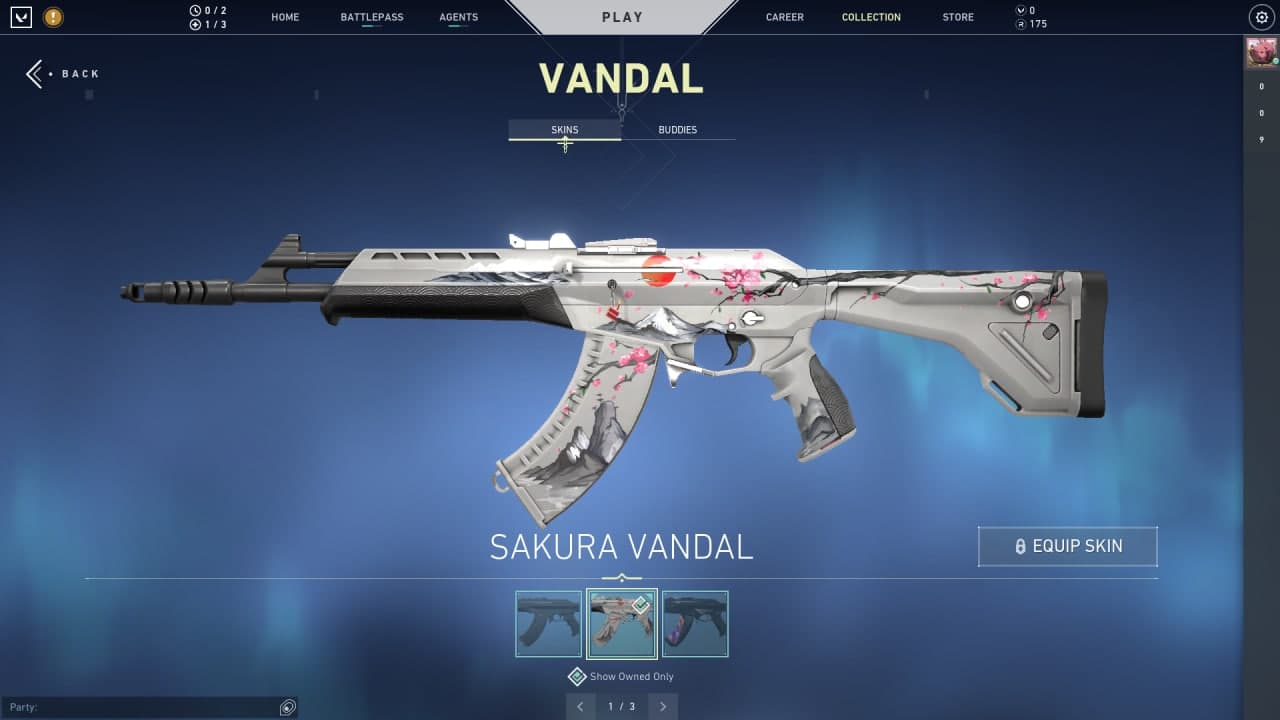
Task: Open notifications via the gold exclamation icon
Action: pos(52,17)
